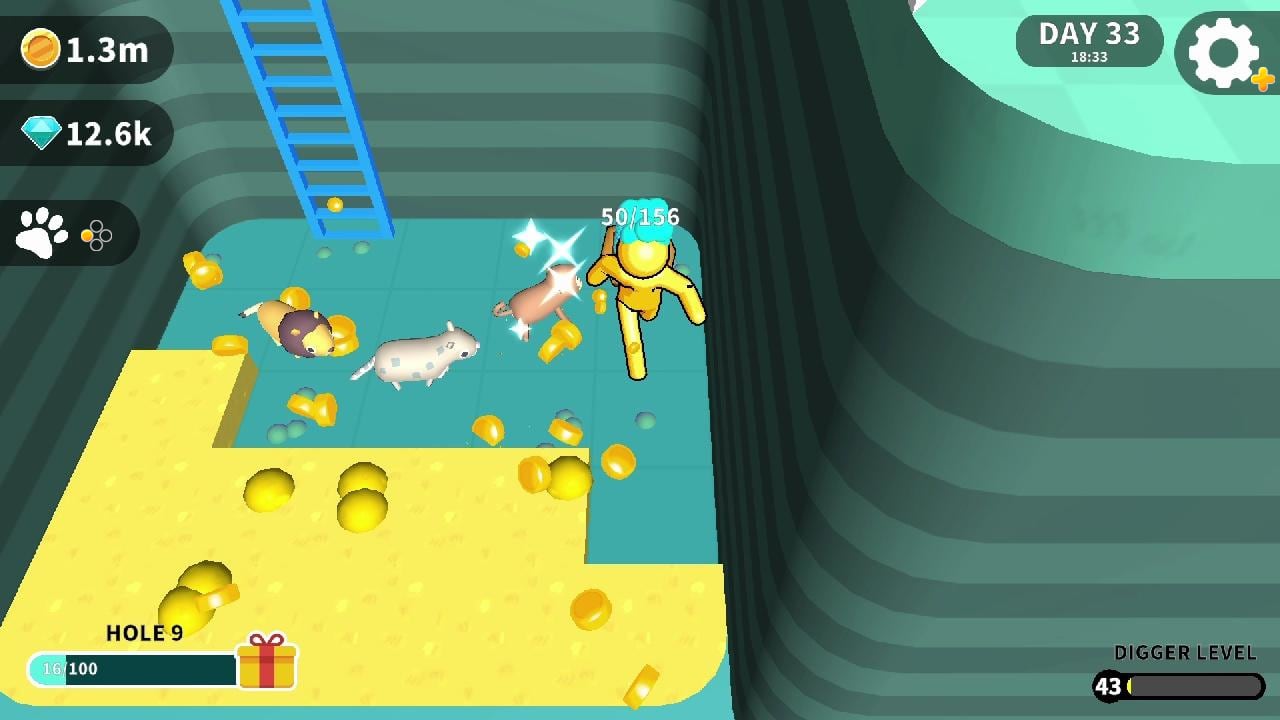Tap the 50/156 capacity counter

pos(639,216)
